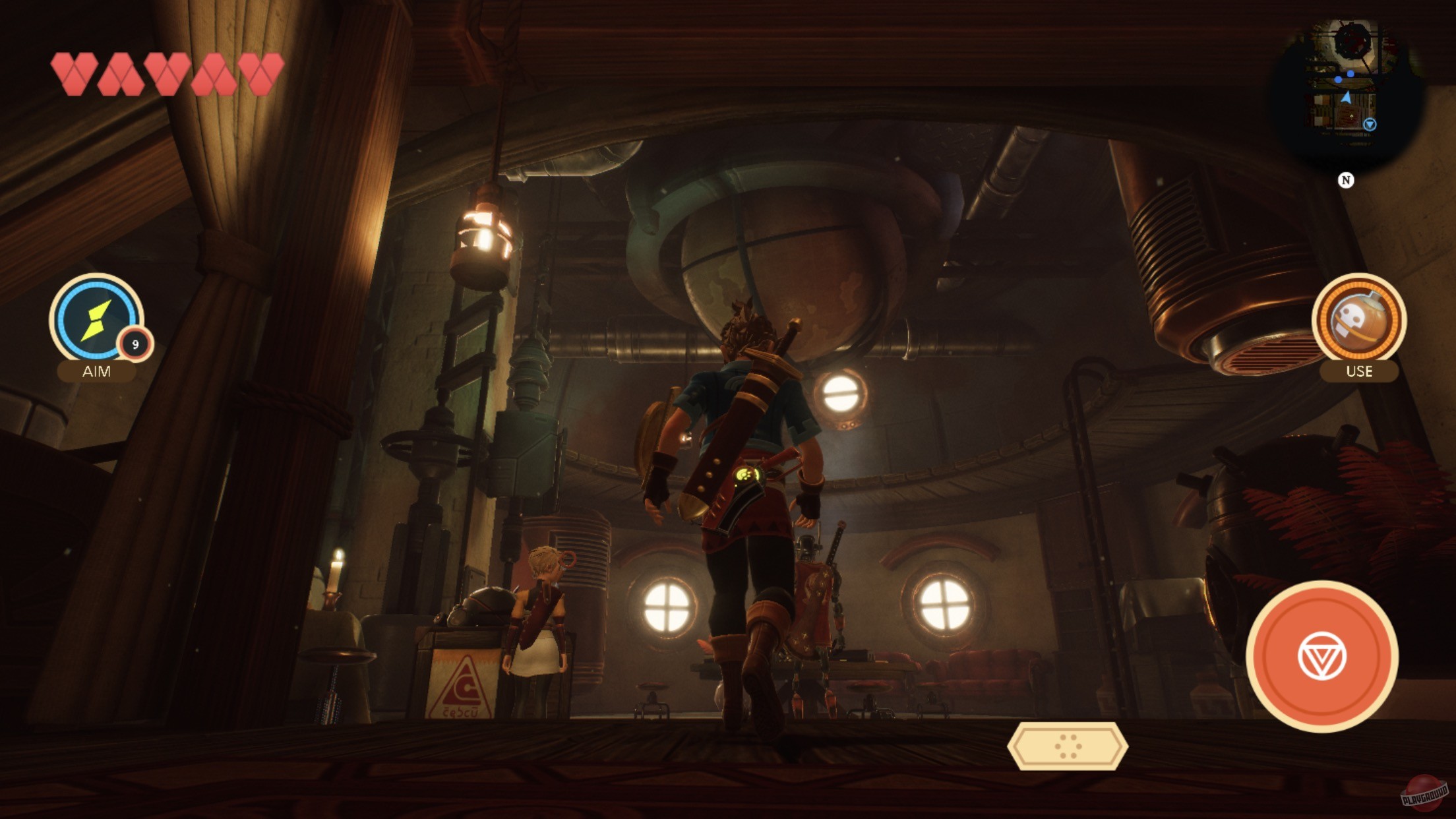Open the AIM label tab
The image size is (1456, 819).
pyautogui.click(x=96, y=373)
